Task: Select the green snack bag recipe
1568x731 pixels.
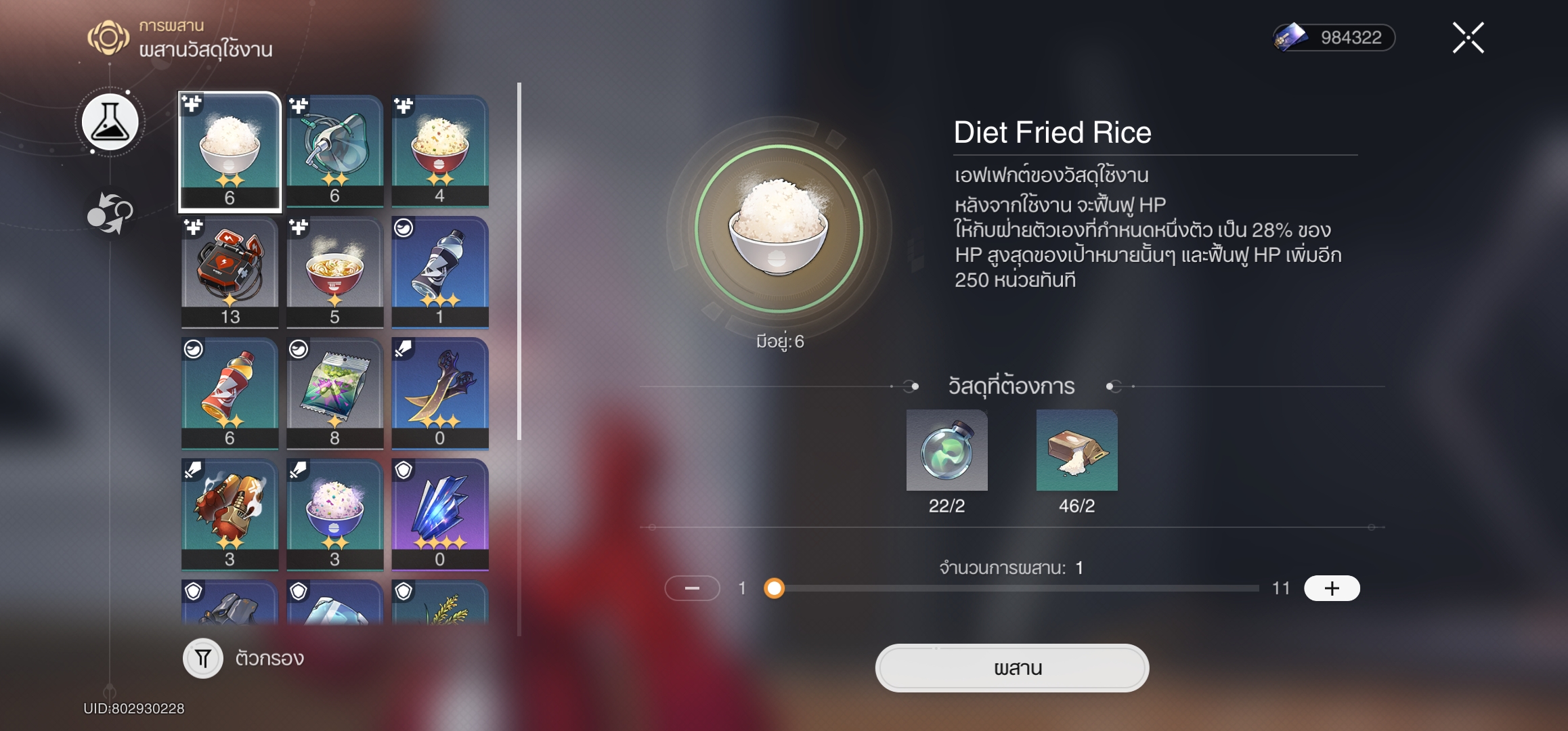Action: [x=334, y=393]
